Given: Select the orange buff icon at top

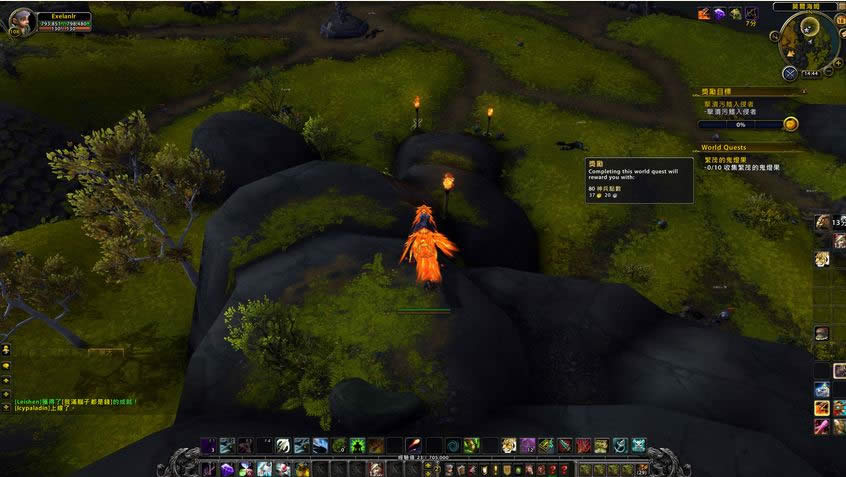Looking at the screenshot, I should (x=703, y=13).
